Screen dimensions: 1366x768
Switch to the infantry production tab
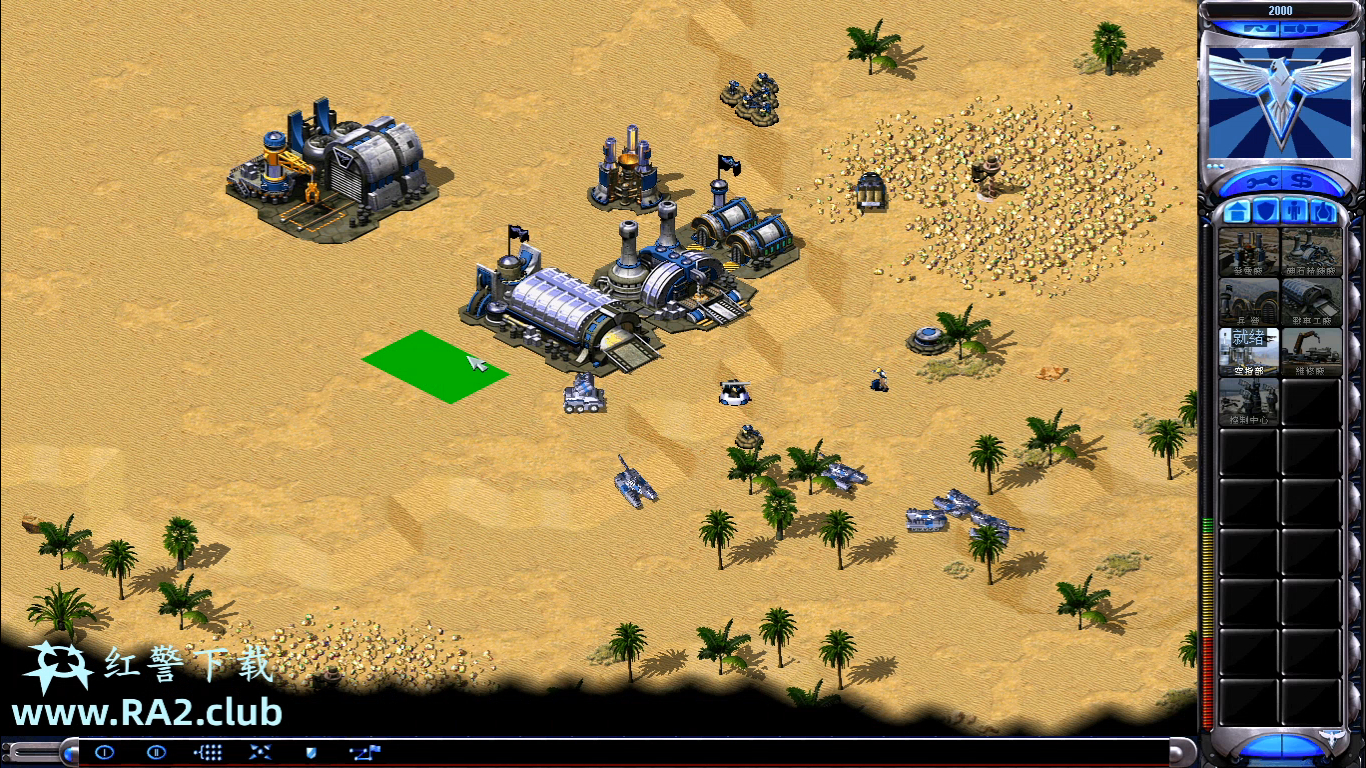1295,212
